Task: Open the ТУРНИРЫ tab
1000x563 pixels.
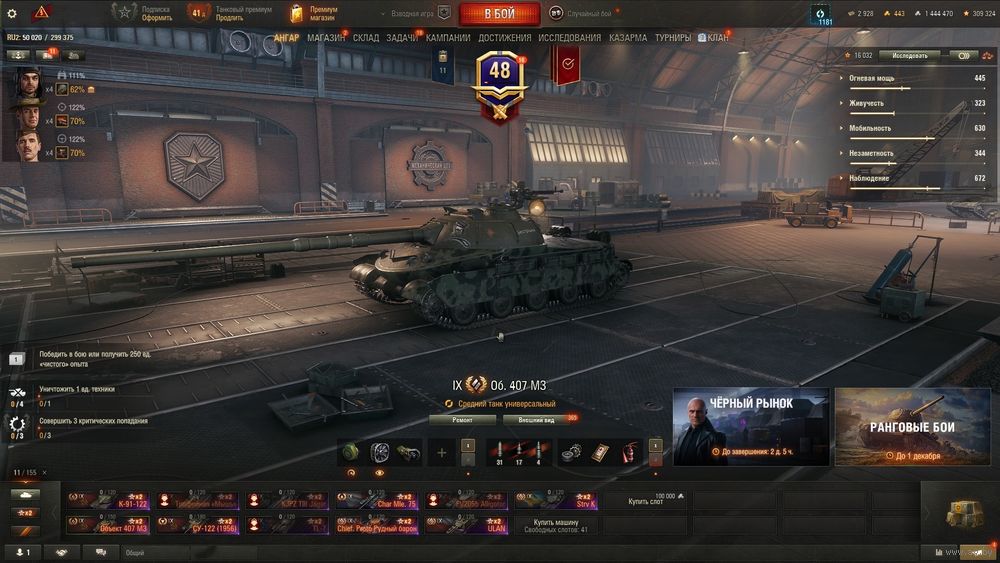Action: coord(673,38)
